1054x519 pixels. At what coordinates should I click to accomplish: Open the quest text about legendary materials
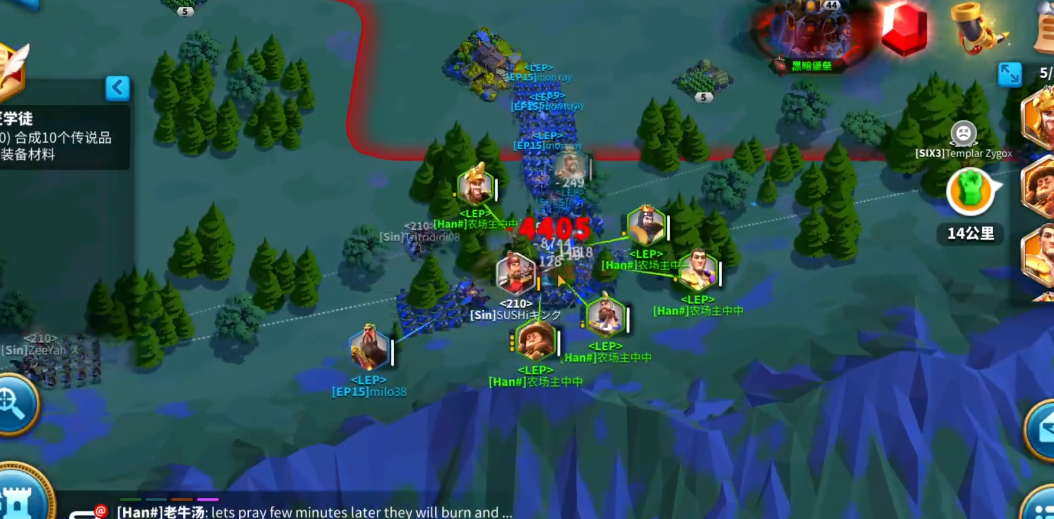[60, 146]
